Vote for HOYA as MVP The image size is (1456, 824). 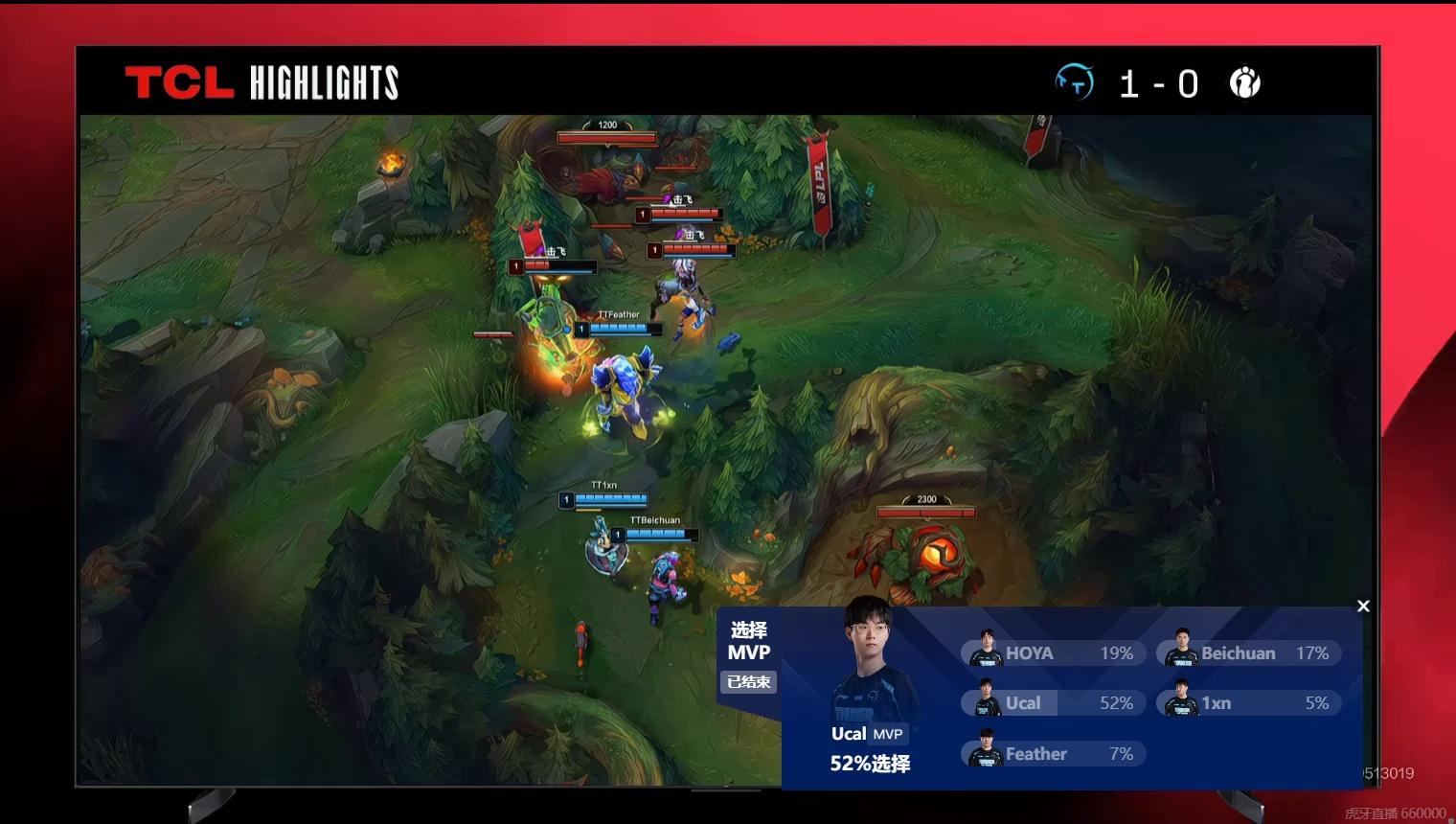1053,653
